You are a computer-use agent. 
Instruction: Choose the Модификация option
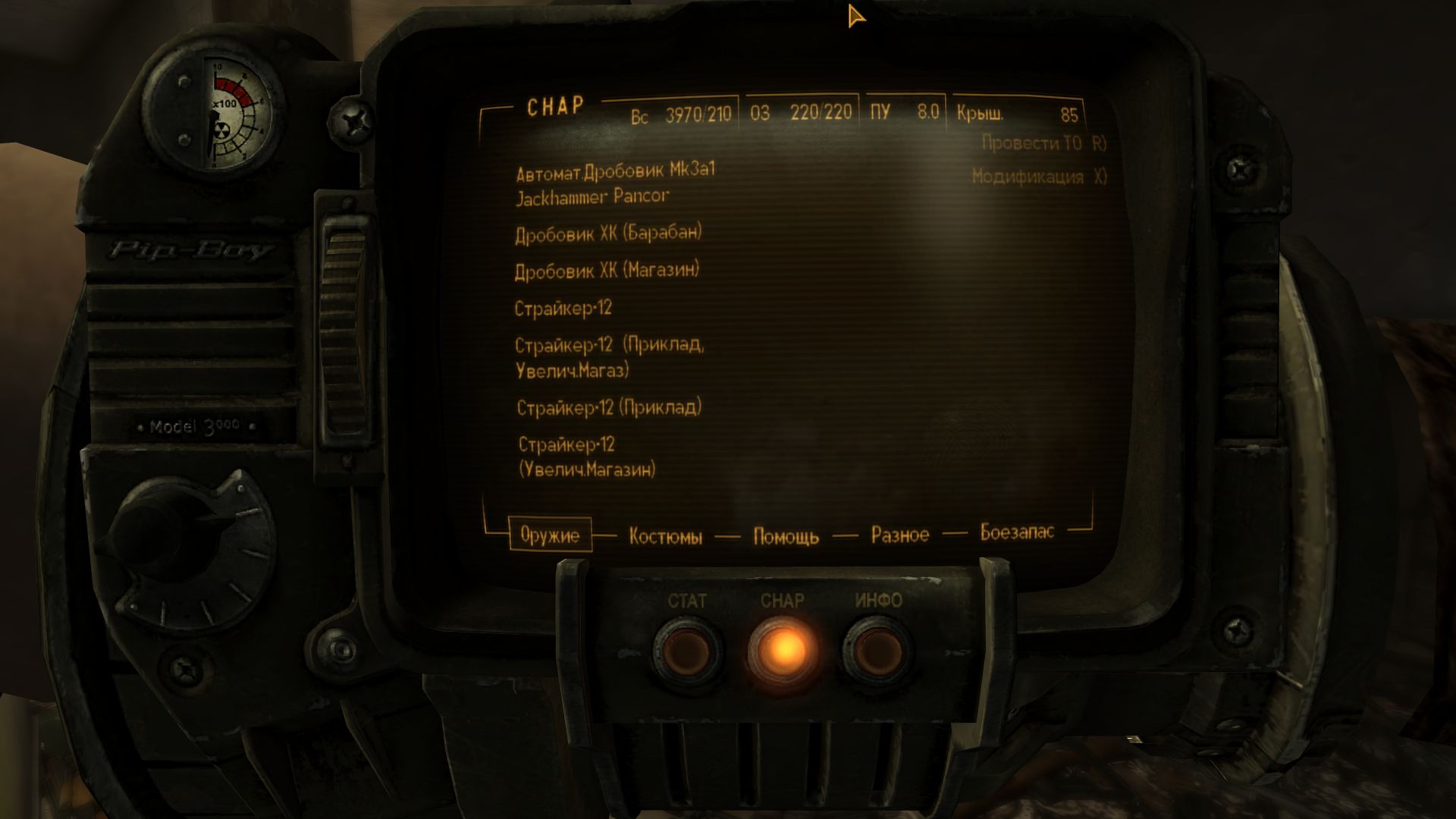tap(1038, 177)
